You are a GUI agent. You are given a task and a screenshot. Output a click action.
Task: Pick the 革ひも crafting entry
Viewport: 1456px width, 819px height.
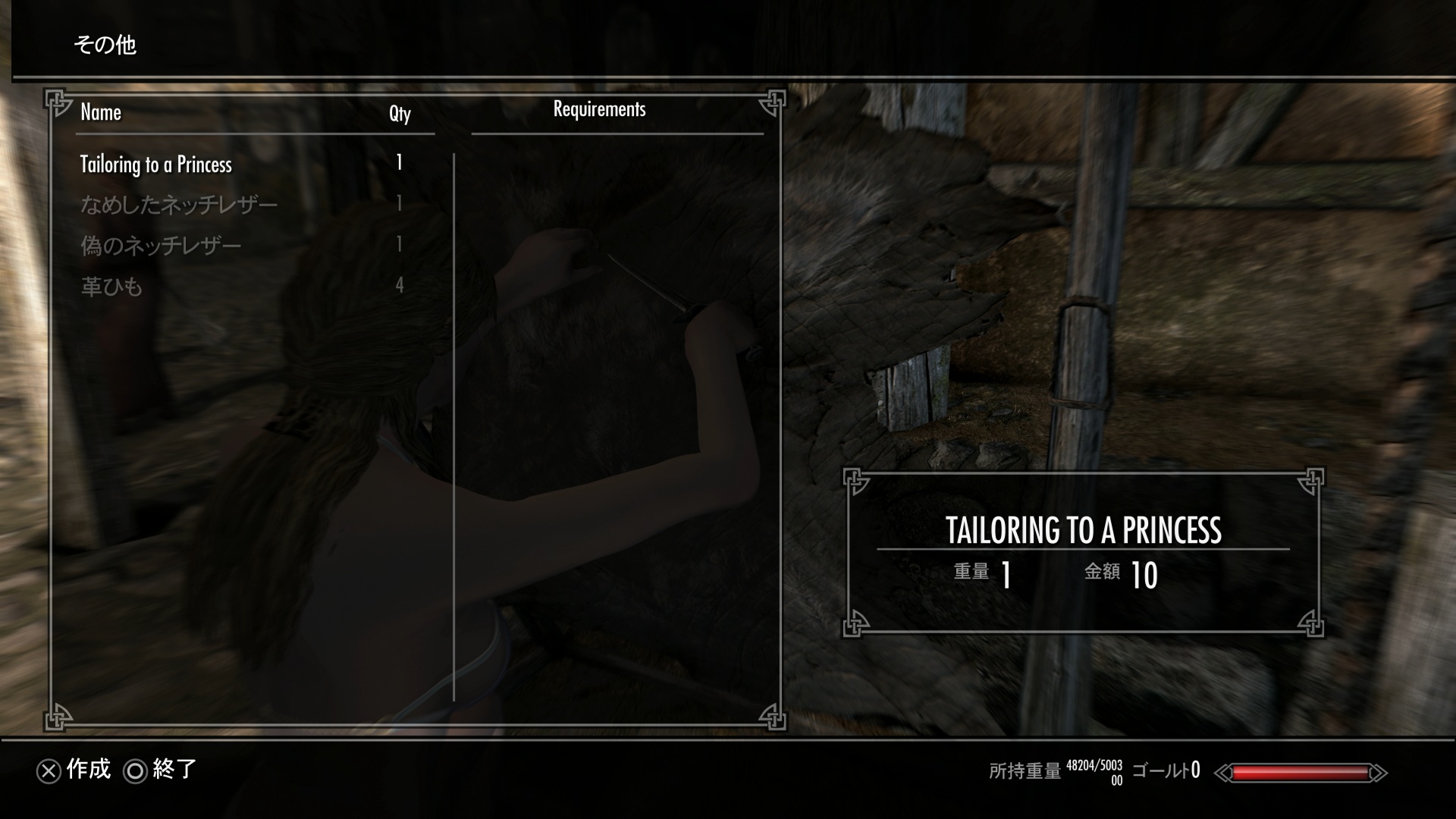(x=111, y=287)
